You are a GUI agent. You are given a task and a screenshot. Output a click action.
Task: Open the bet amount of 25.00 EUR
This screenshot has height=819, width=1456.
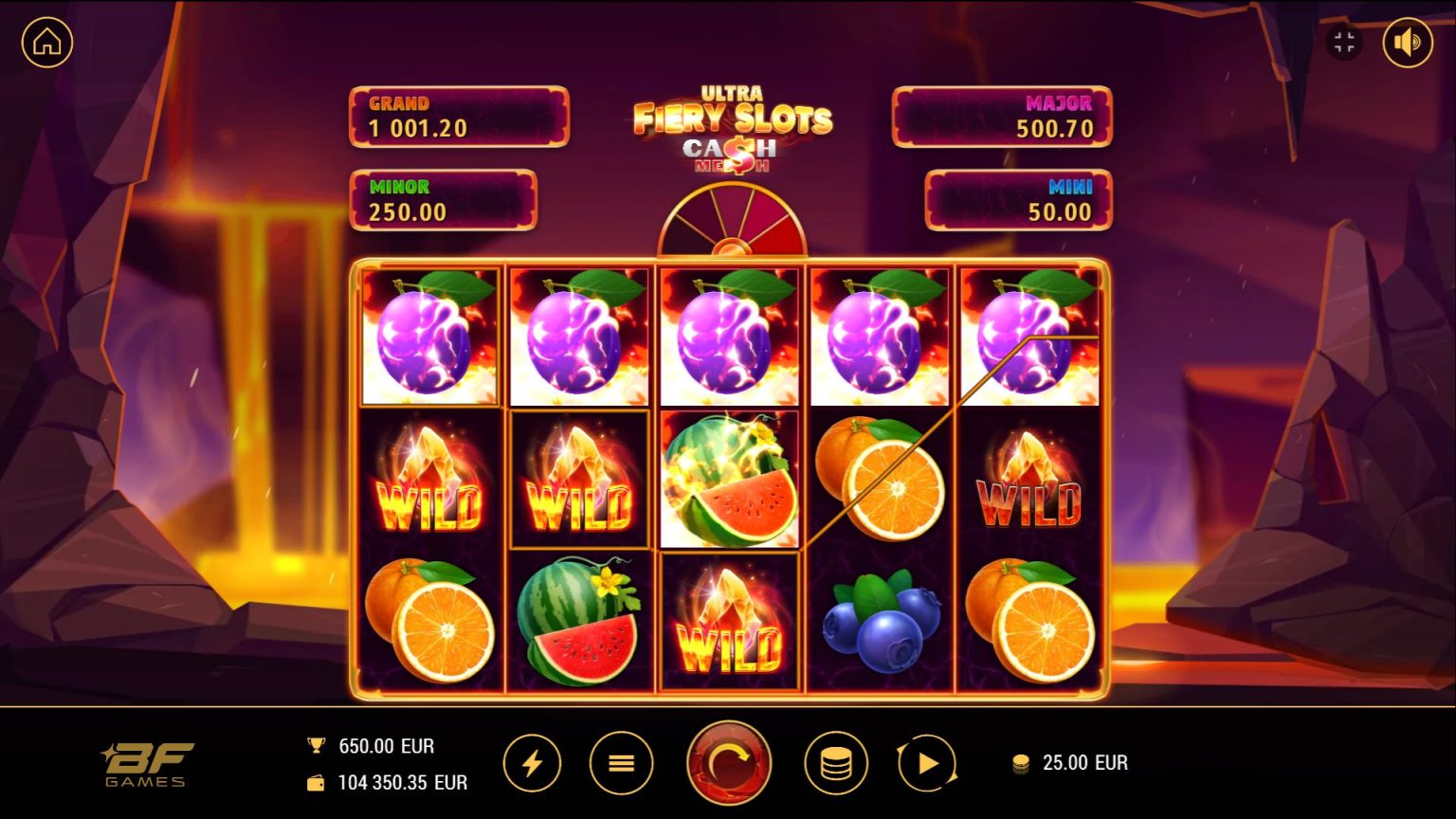(1083, 763)
